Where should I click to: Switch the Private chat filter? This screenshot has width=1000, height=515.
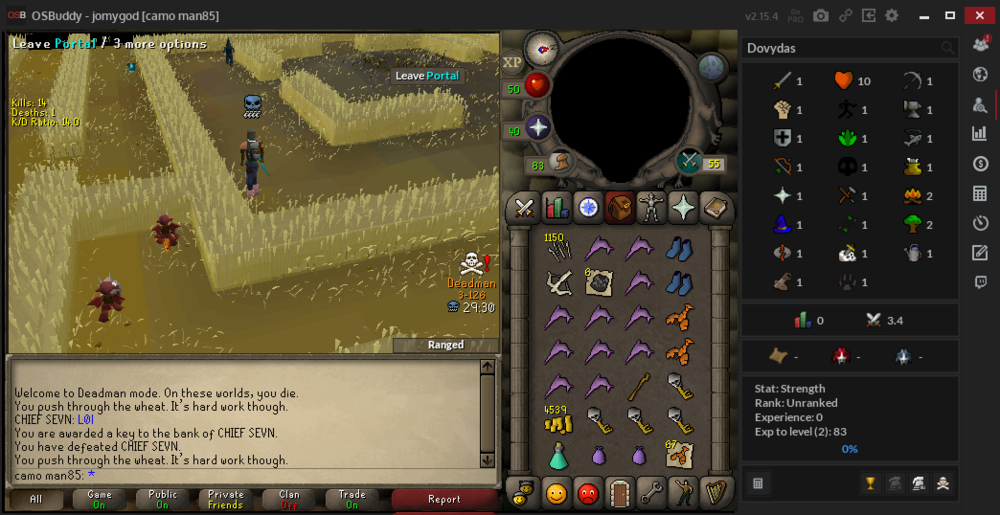[x=226, y=499]
